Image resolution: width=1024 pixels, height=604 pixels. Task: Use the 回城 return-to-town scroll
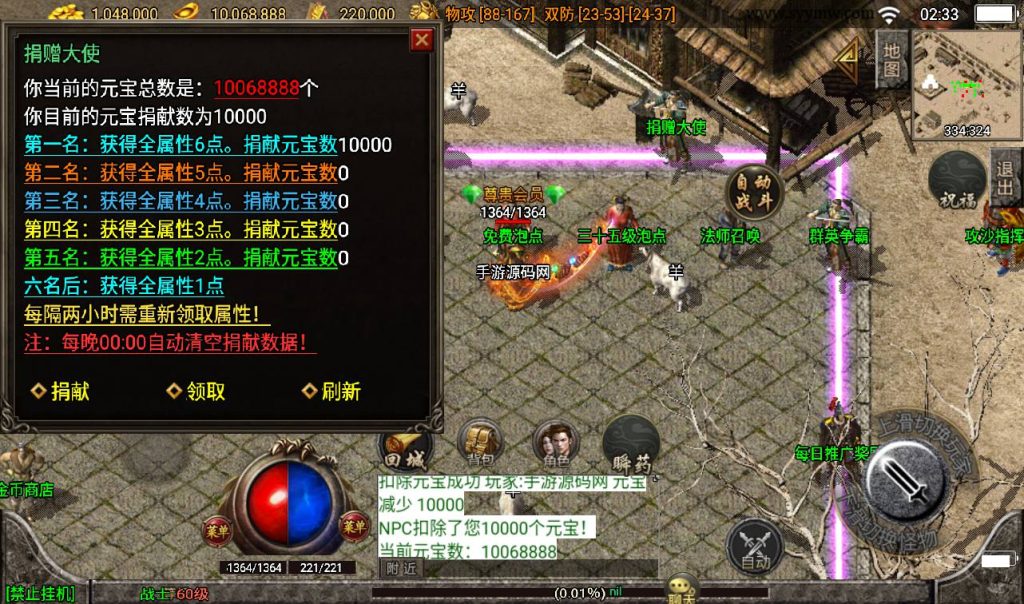pyautogui.click(x=403, y=447)
